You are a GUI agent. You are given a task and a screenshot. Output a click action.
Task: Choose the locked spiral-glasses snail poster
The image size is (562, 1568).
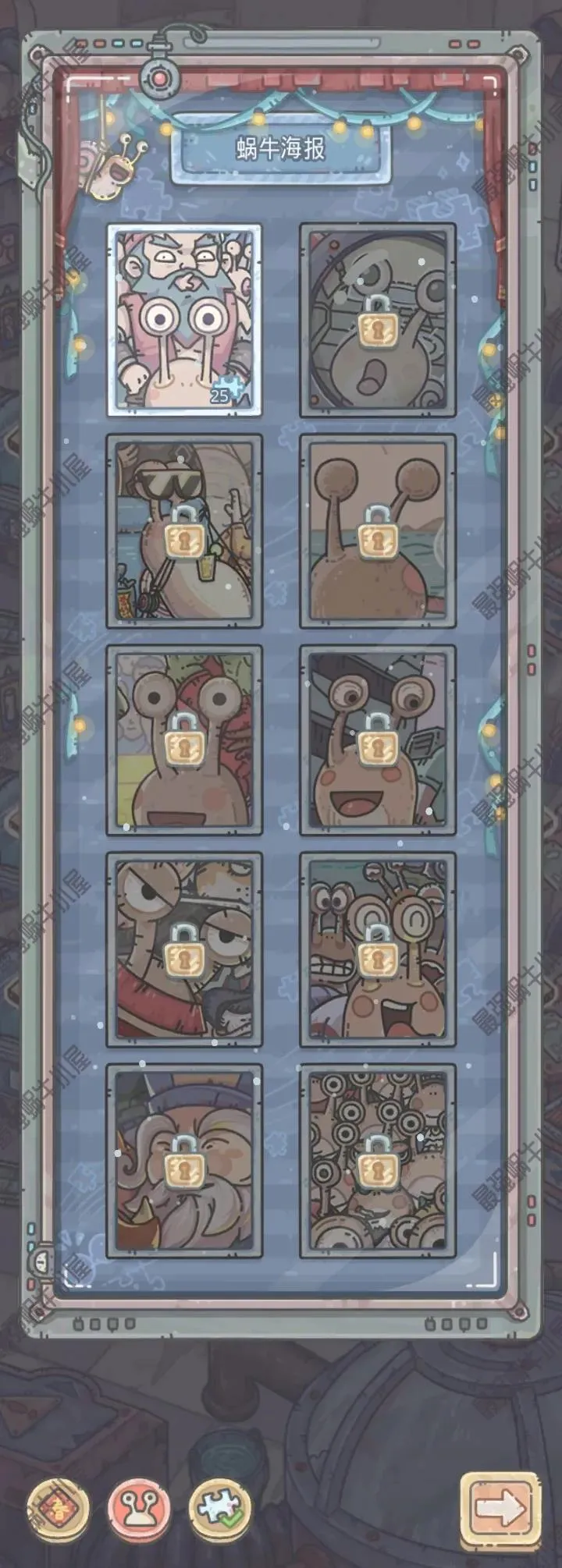click(x=378, y=949)
